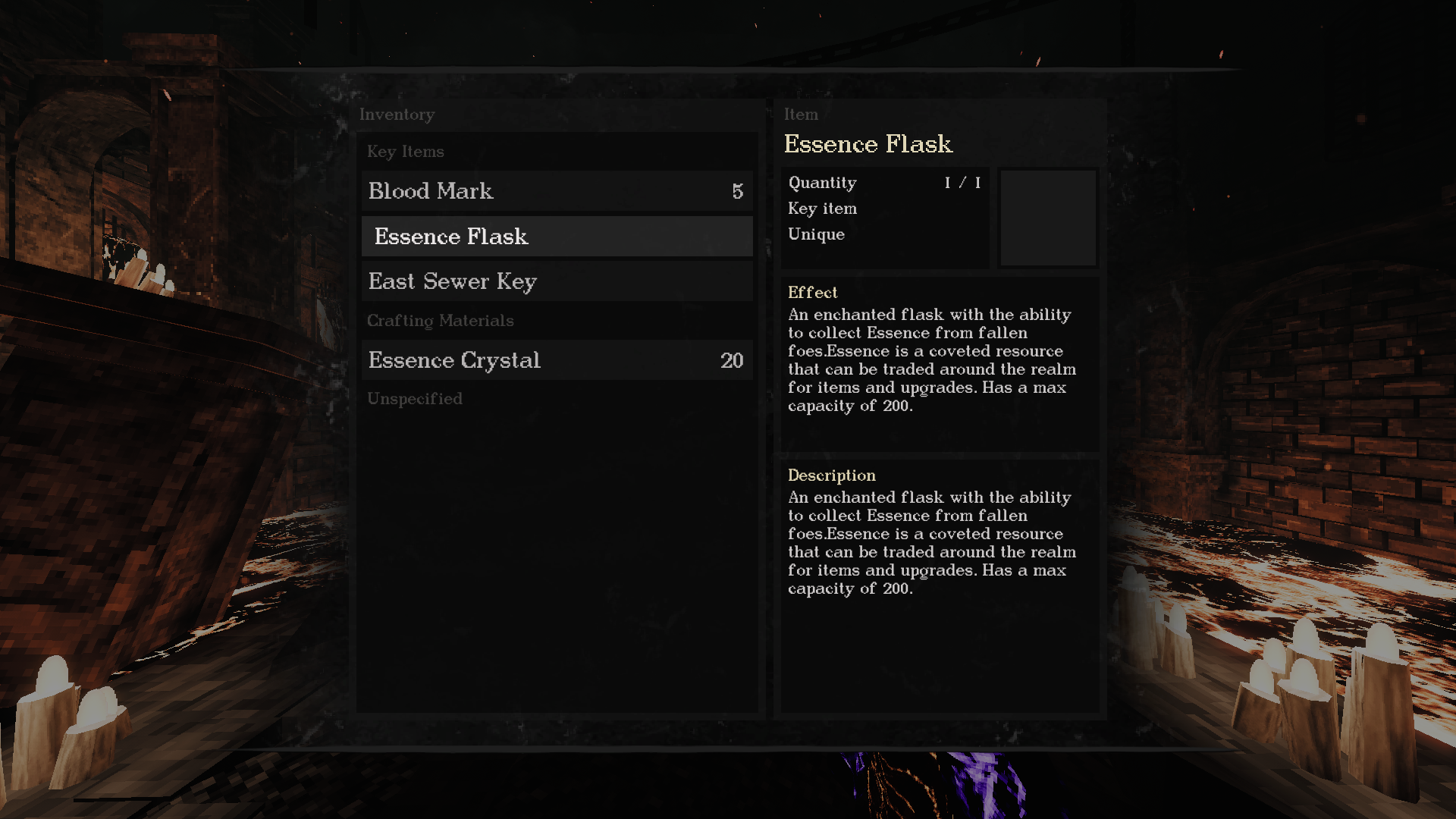This screenshot has height=819, width=1456.
Task: Click the empty item thumbnail preview
Action: 1048,218
